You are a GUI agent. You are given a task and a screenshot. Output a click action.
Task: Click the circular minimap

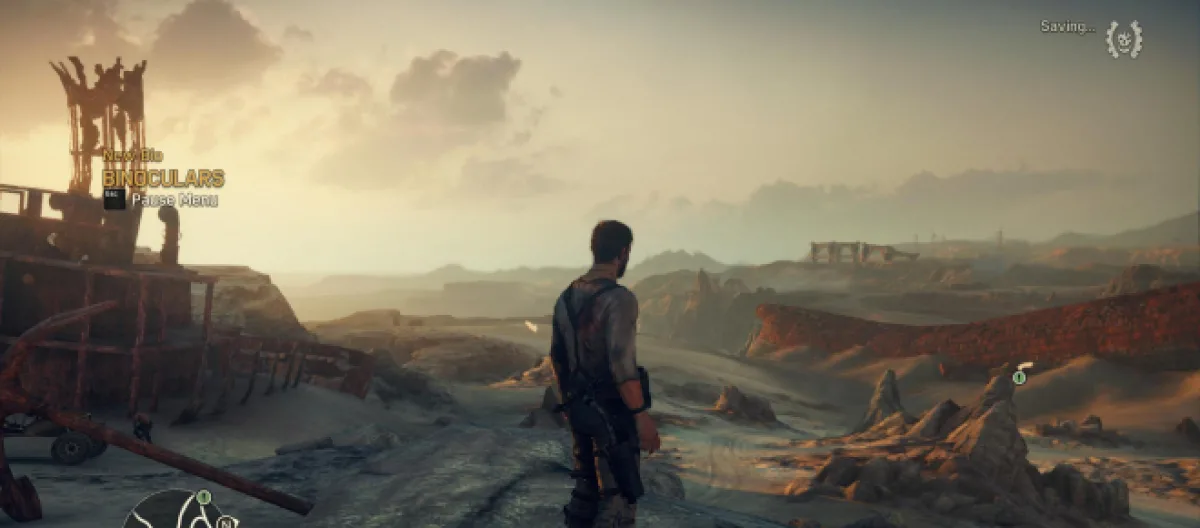tap(174, 511)
